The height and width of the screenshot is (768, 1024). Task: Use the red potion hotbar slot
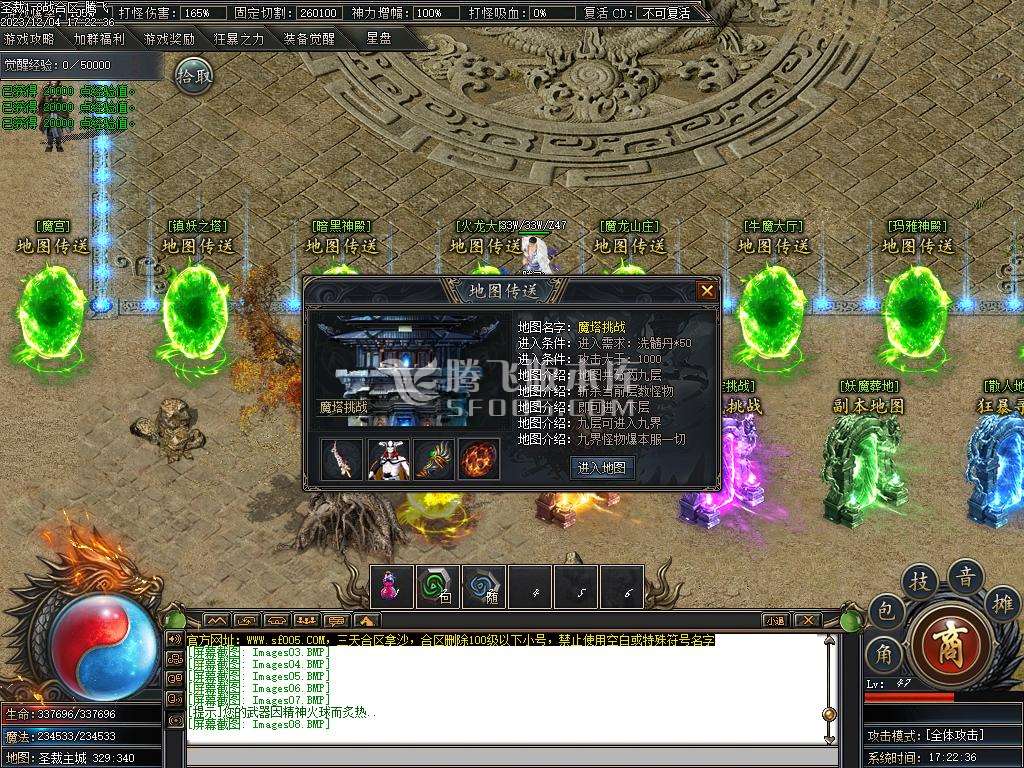tap(392, 587)
